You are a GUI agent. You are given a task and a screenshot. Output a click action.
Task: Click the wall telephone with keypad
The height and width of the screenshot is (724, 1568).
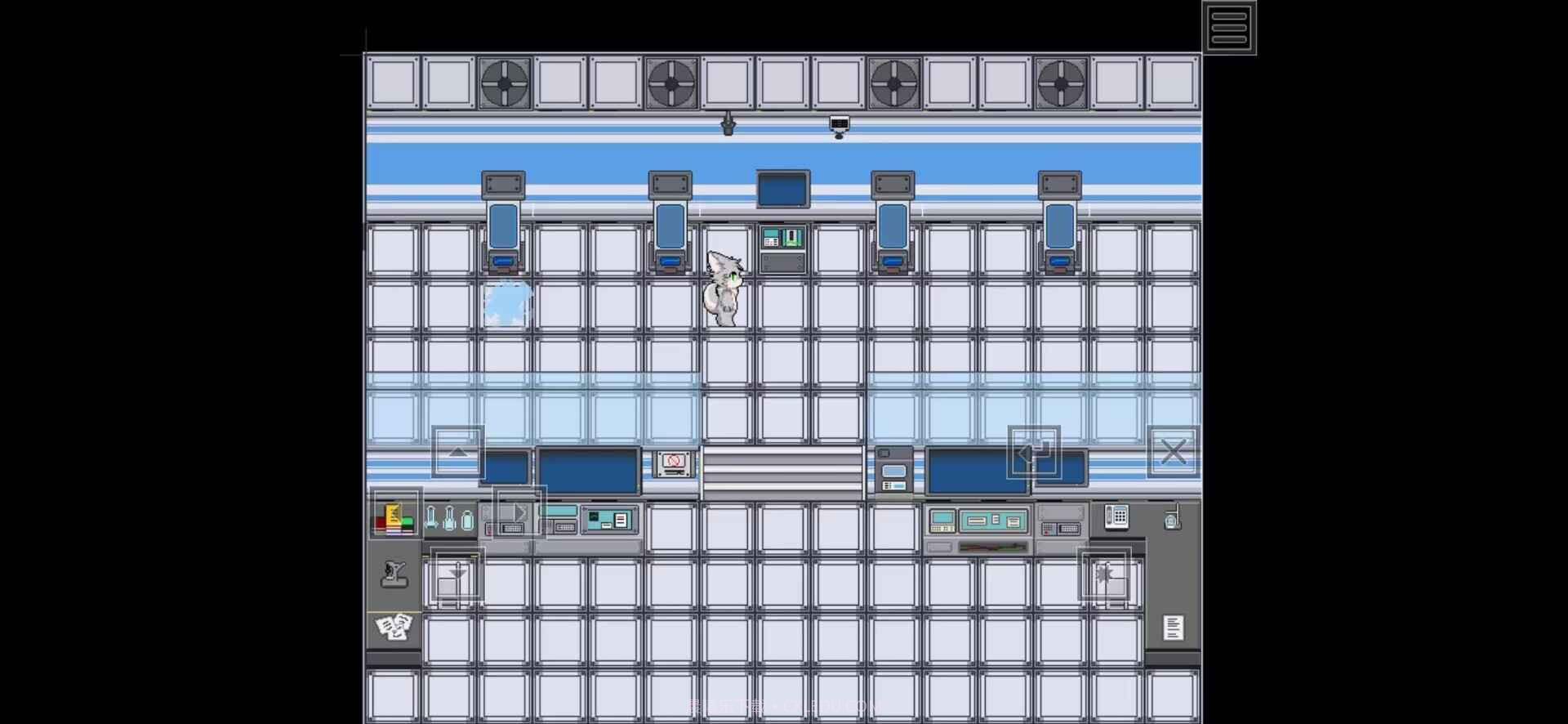click(x=1116, y=516)
